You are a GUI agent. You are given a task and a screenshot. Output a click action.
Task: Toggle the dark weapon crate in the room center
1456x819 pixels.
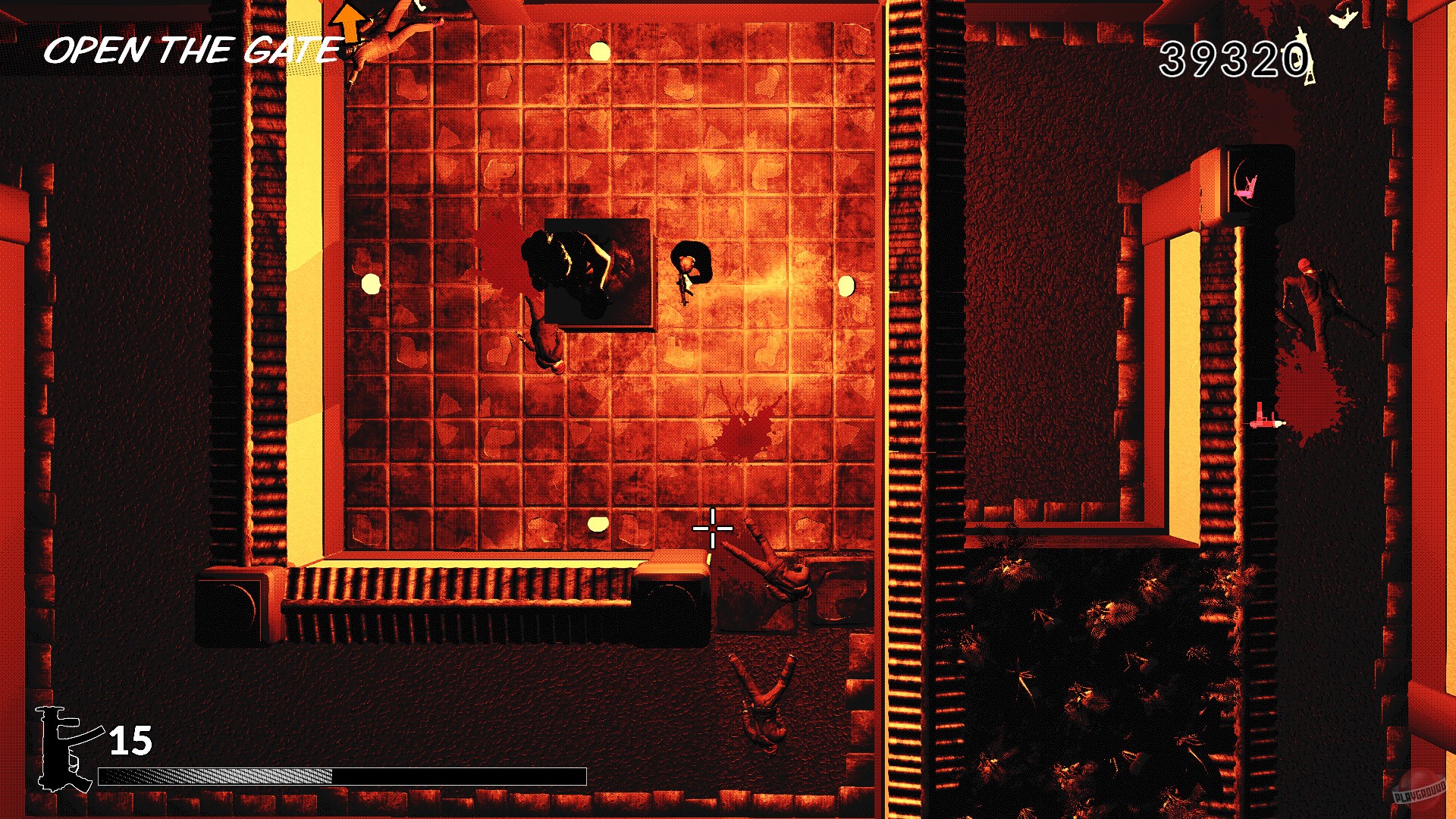click(x=598, y=271)
